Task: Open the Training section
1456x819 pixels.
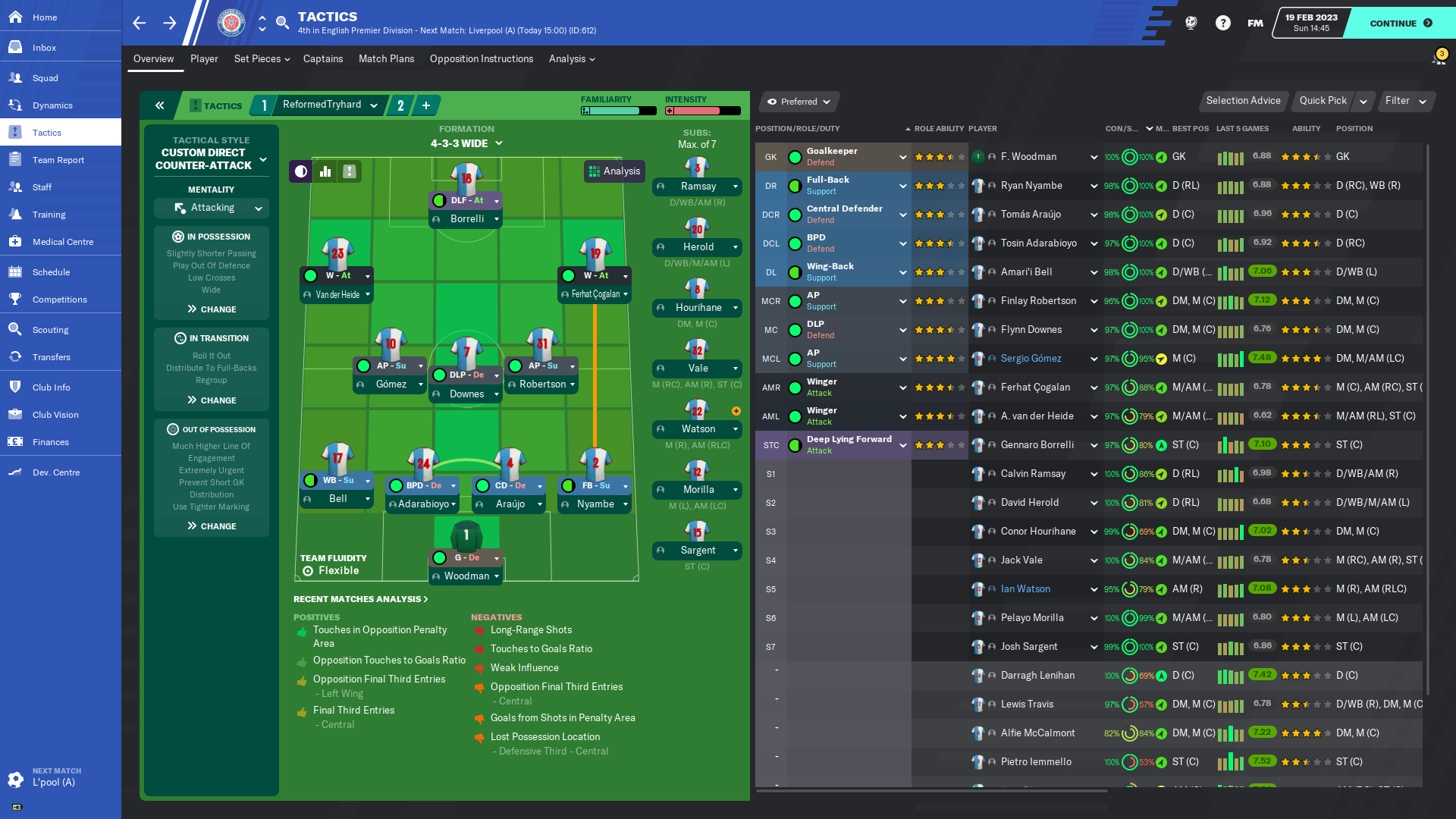Action: point(49,215)
